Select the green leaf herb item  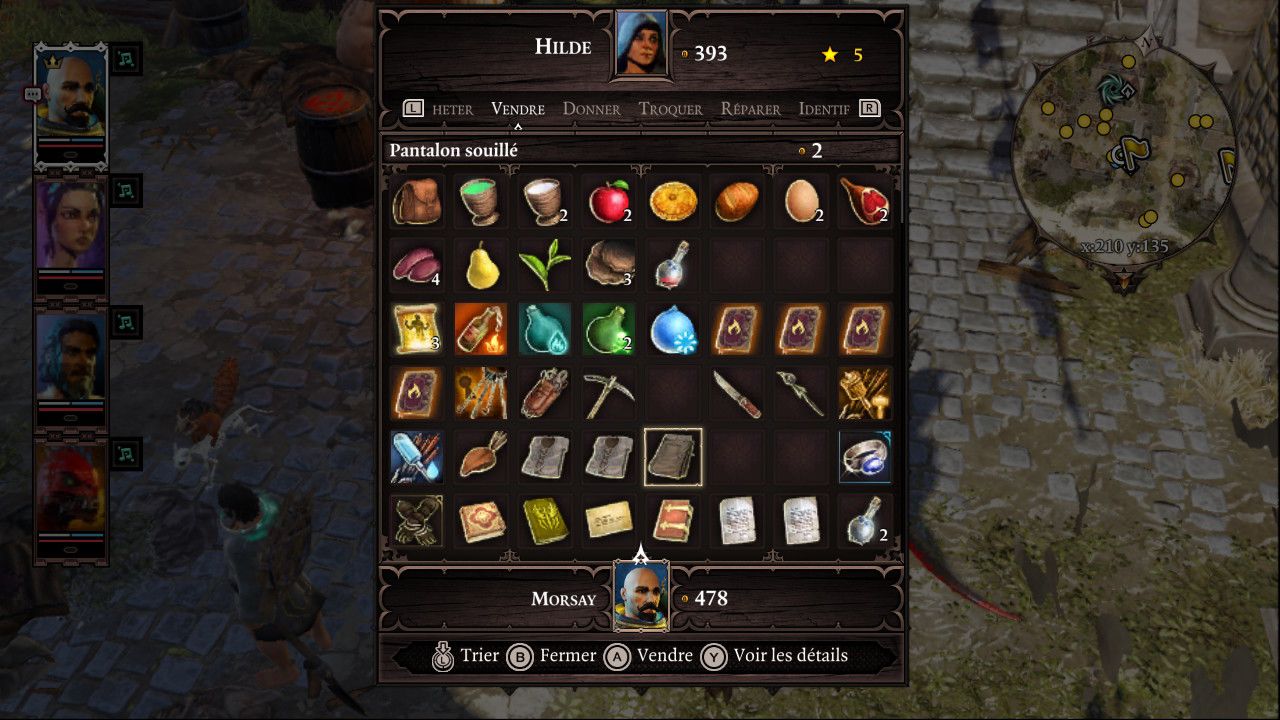point(545,266)
